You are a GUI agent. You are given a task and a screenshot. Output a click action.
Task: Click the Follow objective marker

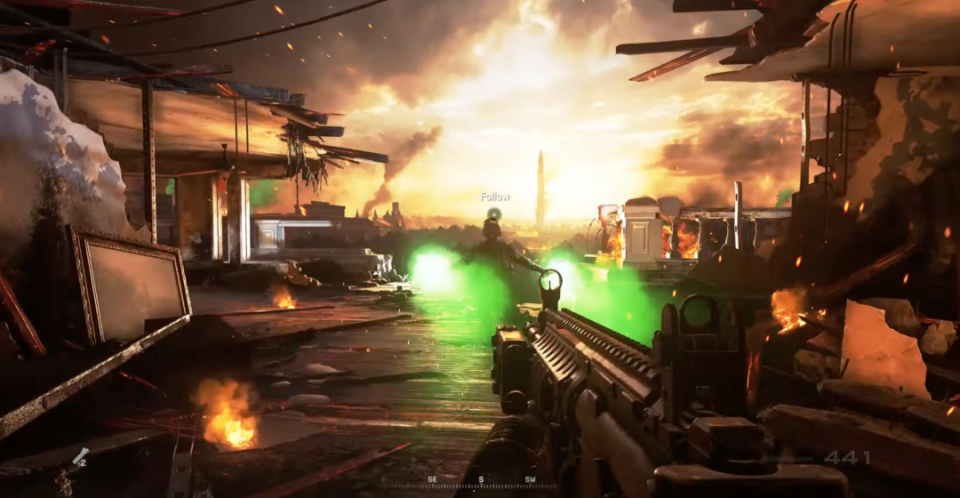(494, 212)
